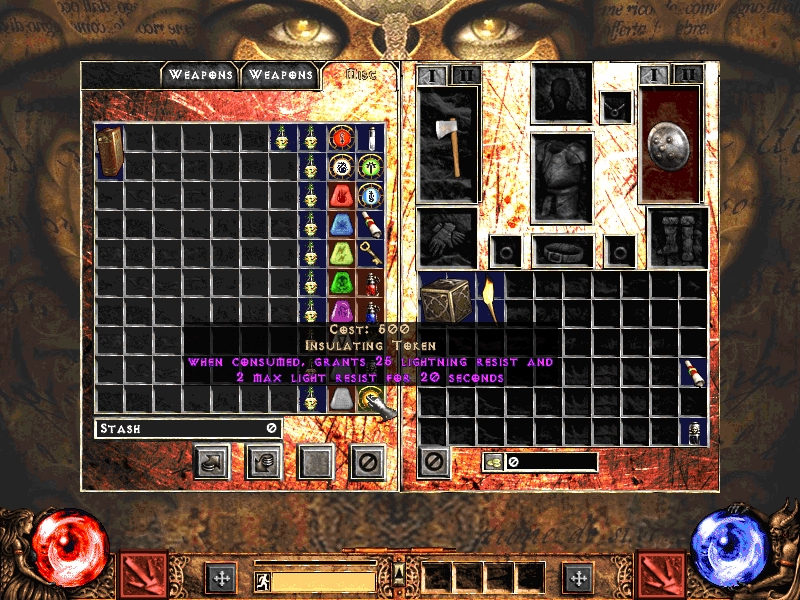Click the equipped hand axe slot
This screenshot has width=800, height=600.
448,145
